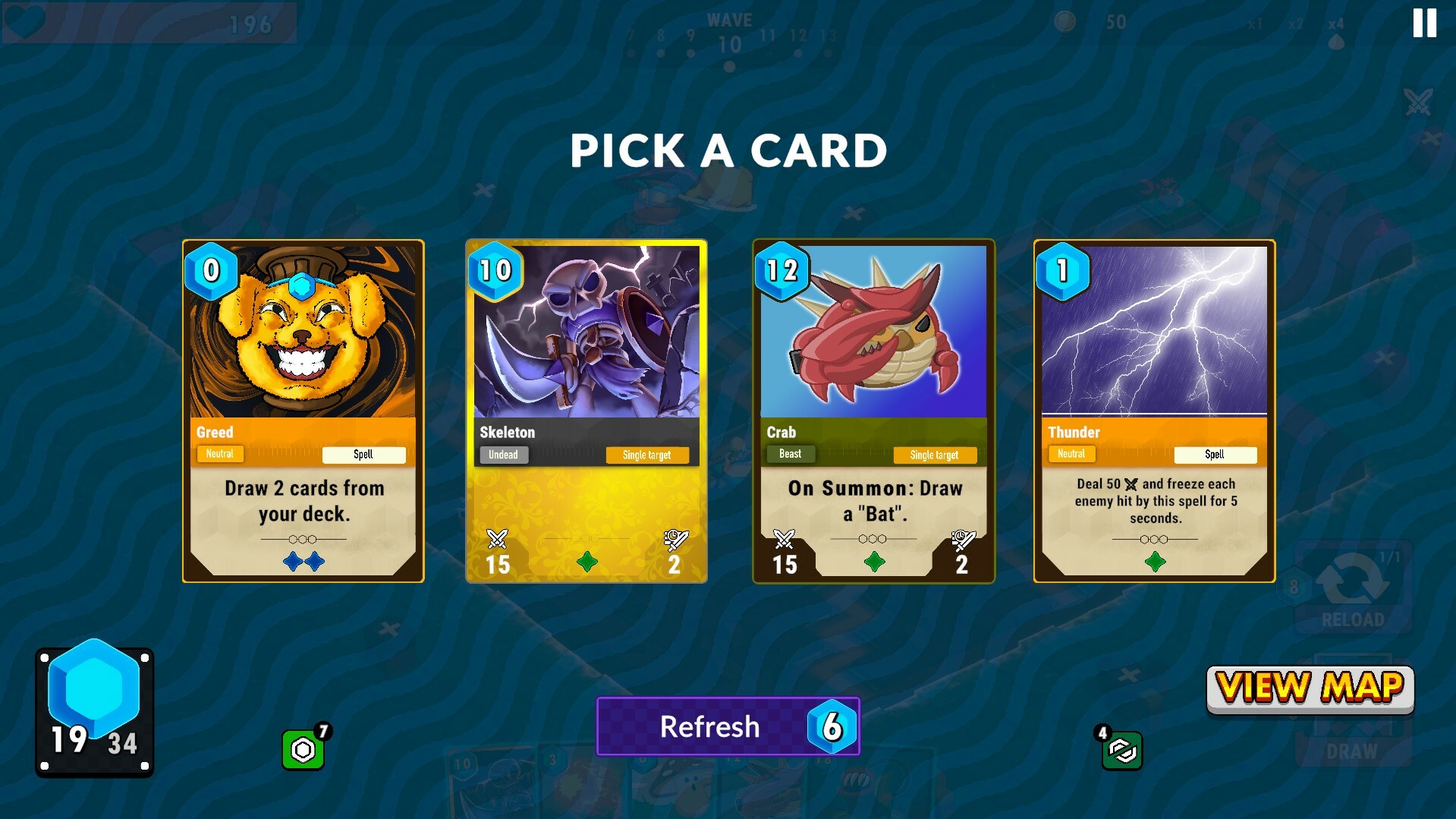
Task: Click the green emblem token showing 4
Action: 1122,752
